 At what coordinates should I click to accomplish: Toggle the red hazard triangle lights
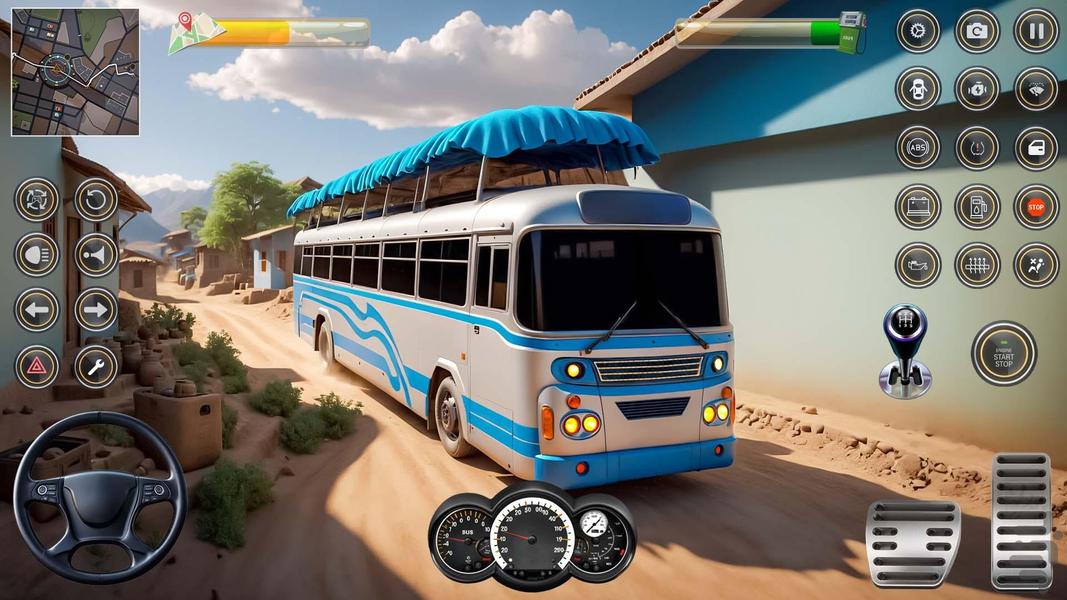37,367
